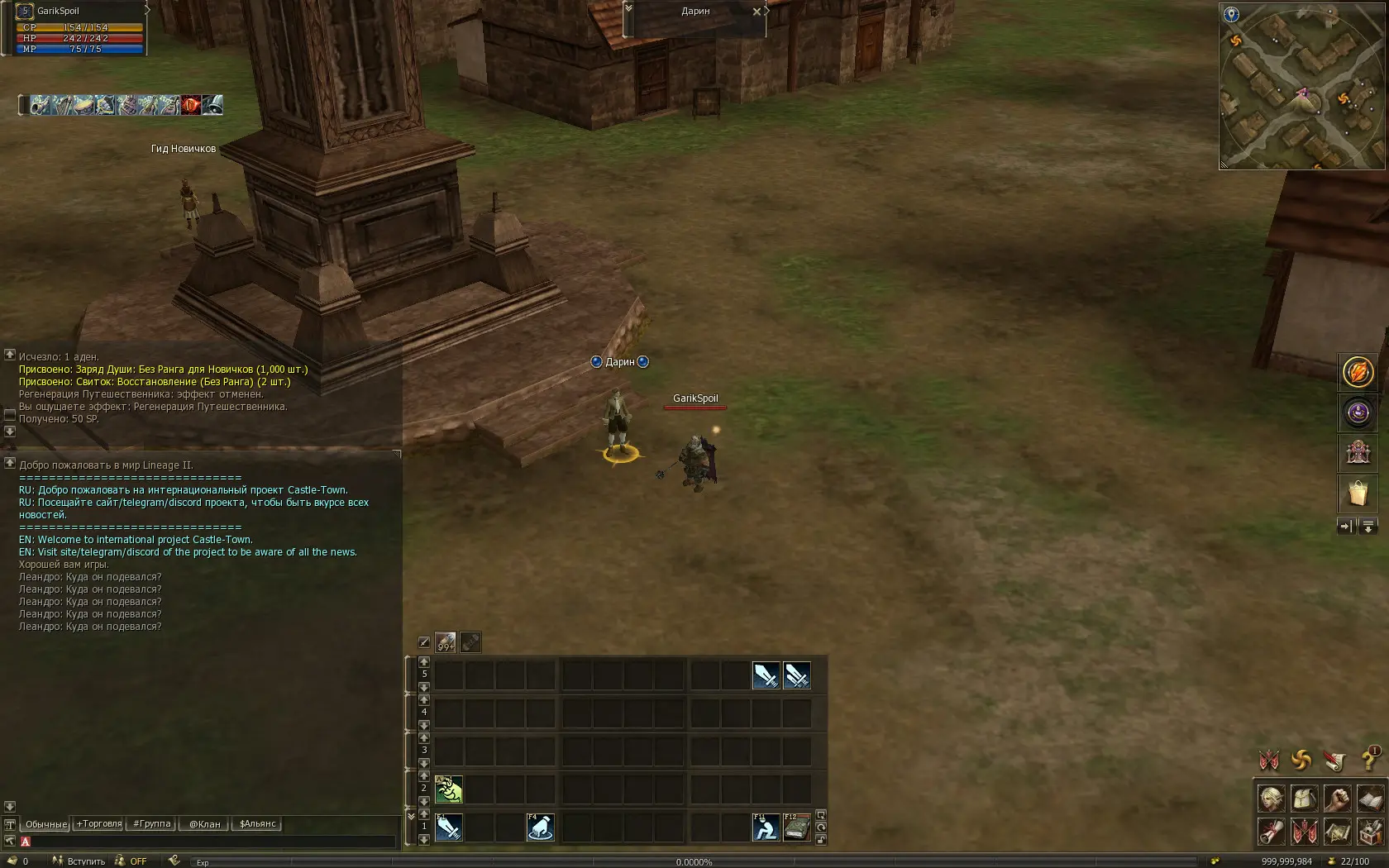
Task: Activate the F4 pick-up hand shortcut
Action: [540, 827]
